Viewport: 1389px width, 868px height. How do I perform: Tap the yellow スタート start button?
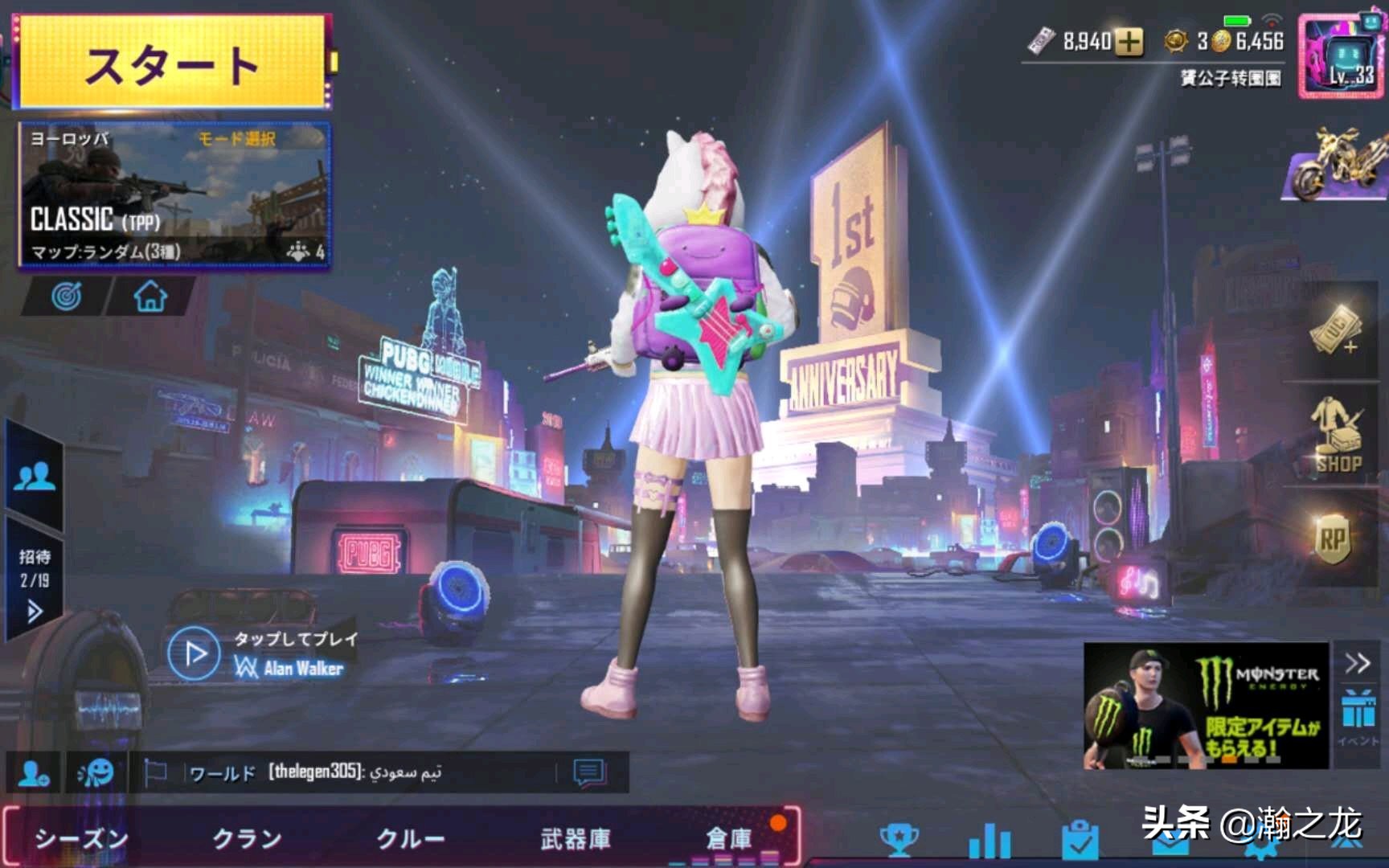172,63
